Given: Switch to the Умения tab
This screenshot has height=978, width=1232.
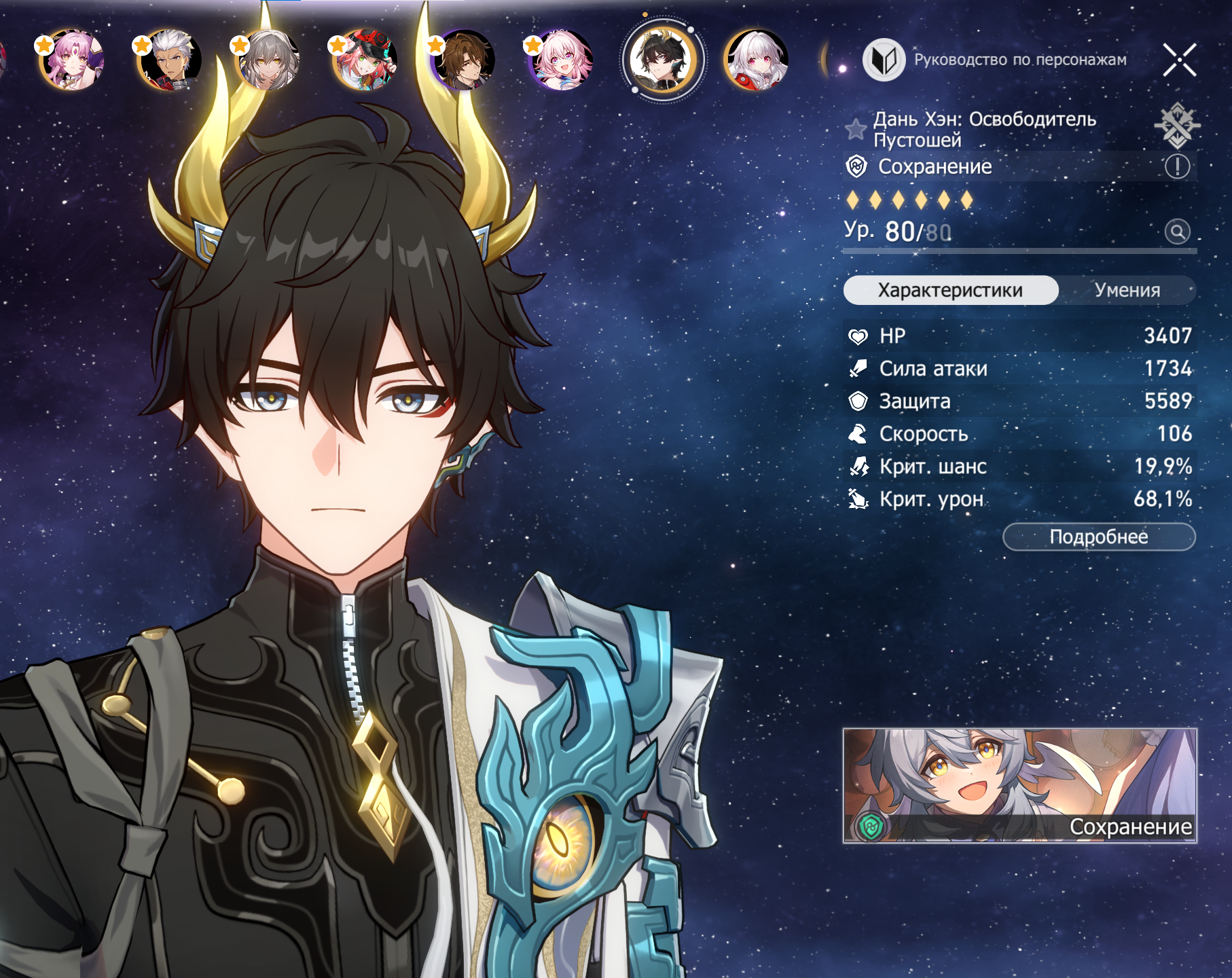Looking at the screenshot, I should pos(1127,290).
